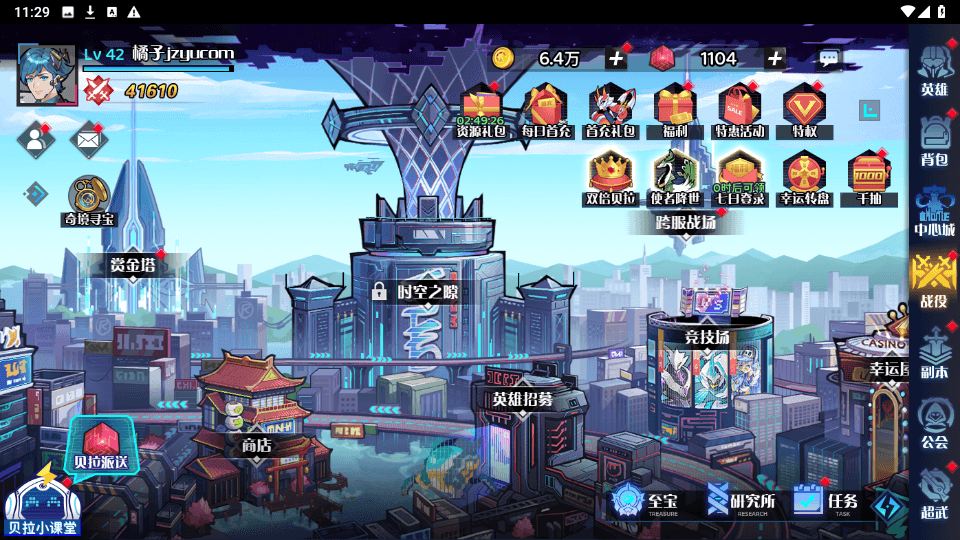The width and height of the screenshot is (960, 540).
Task: Open 奇境寻宝 treasure hunt event
Action: [90, 200]
